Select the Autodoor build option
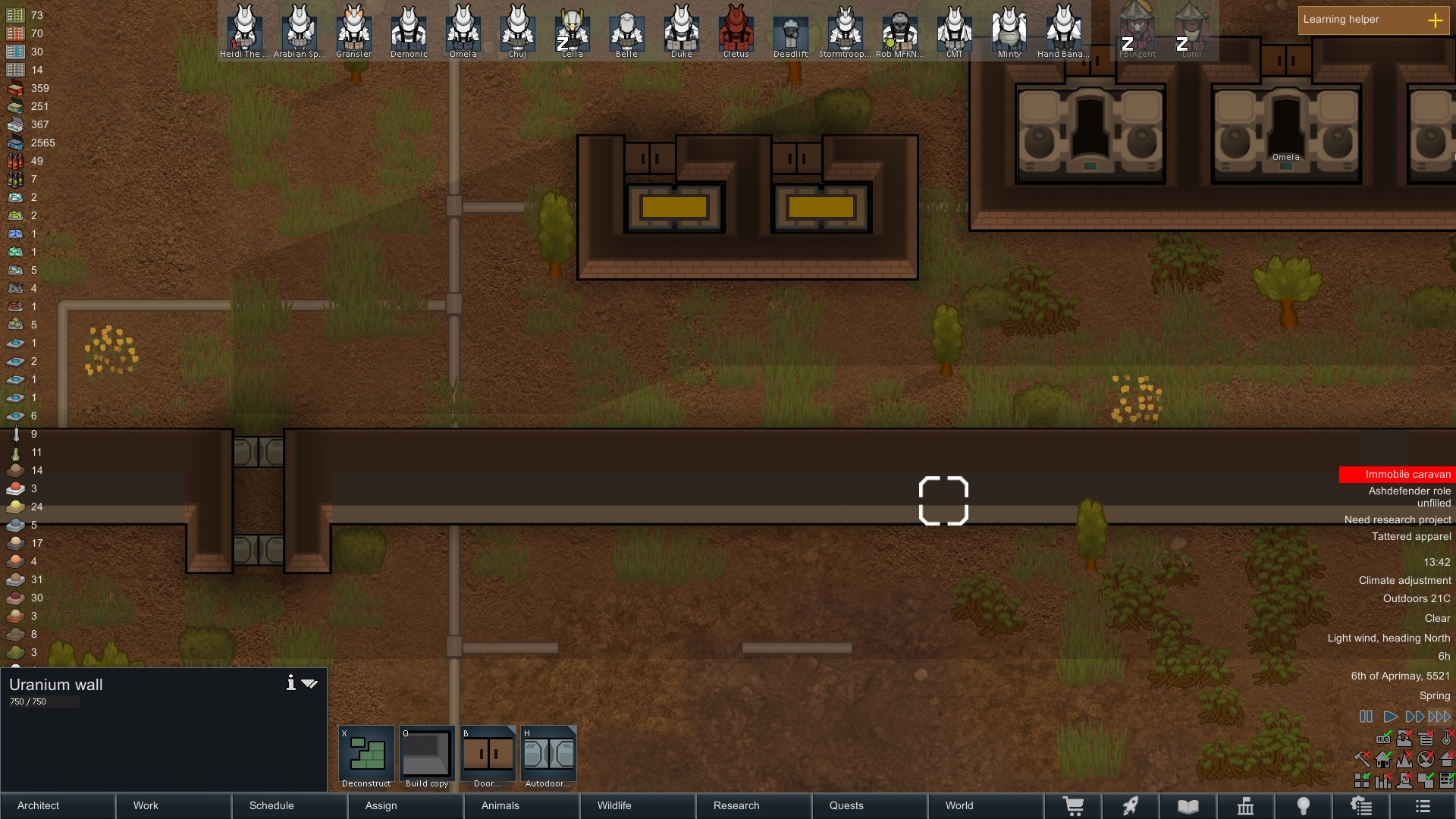 (x=548, y=756)
